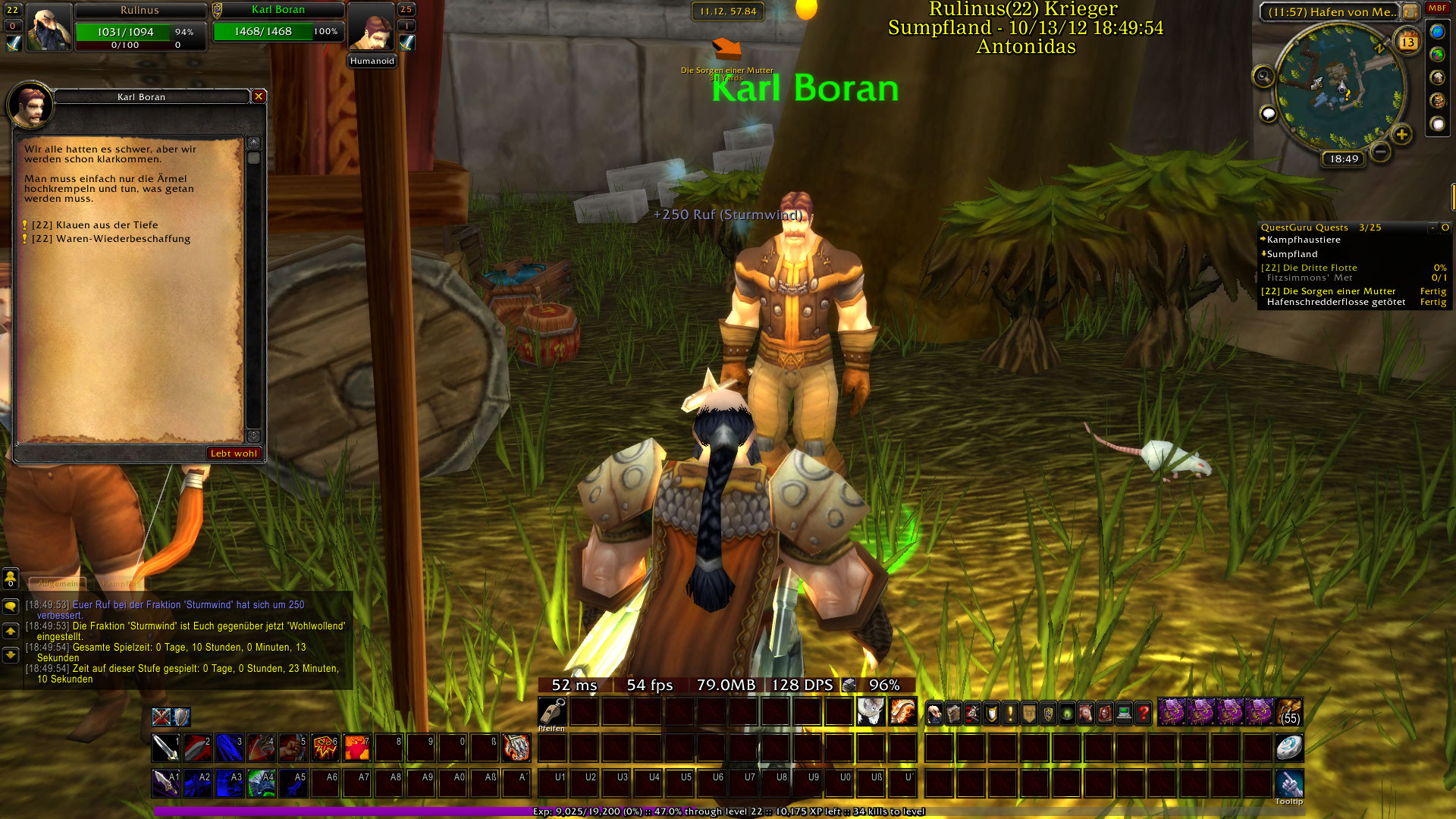This screenshot has height=819, width=1456.
Task: Click the Lebt wohl goodbye button
Action: coord(234,453)
